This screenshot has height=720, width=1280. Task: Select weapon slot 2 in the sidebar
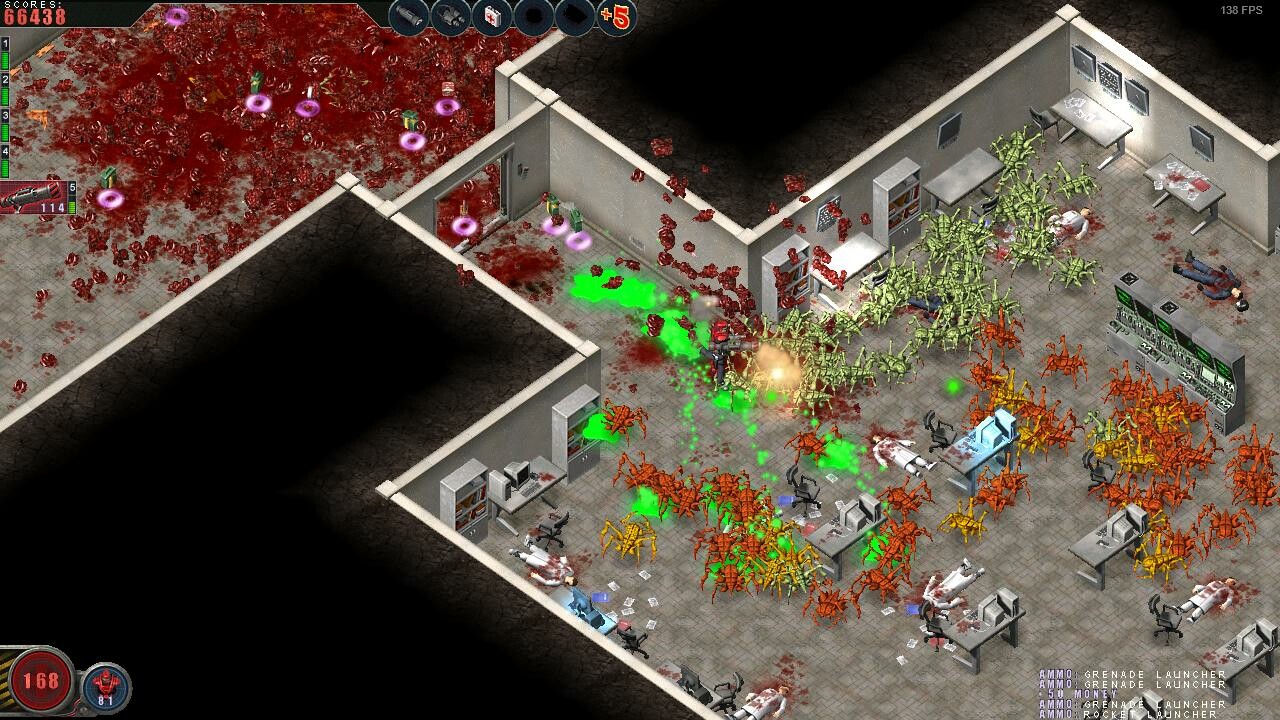point(6,79)
